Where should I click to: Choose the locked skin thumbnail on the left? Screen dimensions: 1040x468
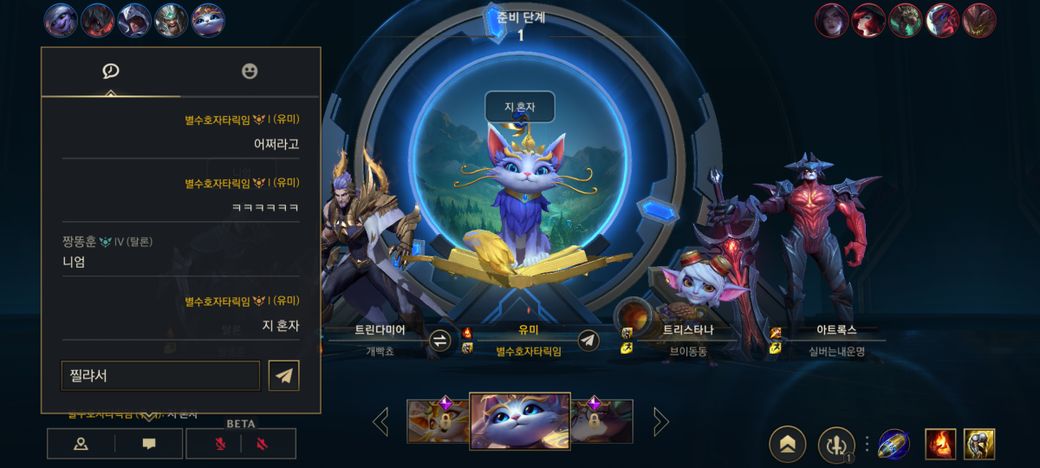(x=437, y=421)
